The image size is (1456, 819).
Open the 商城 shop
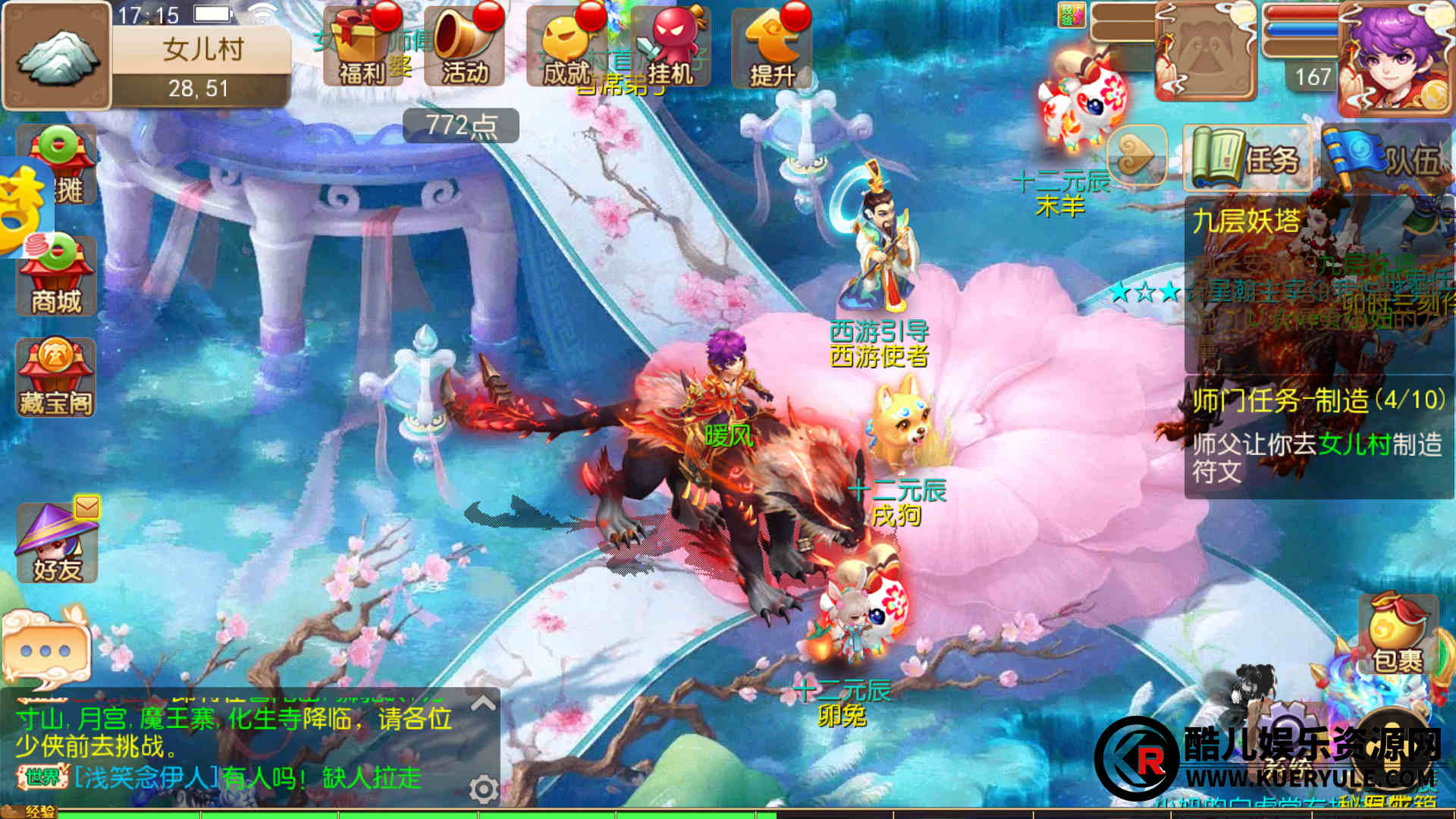[56, 276]
